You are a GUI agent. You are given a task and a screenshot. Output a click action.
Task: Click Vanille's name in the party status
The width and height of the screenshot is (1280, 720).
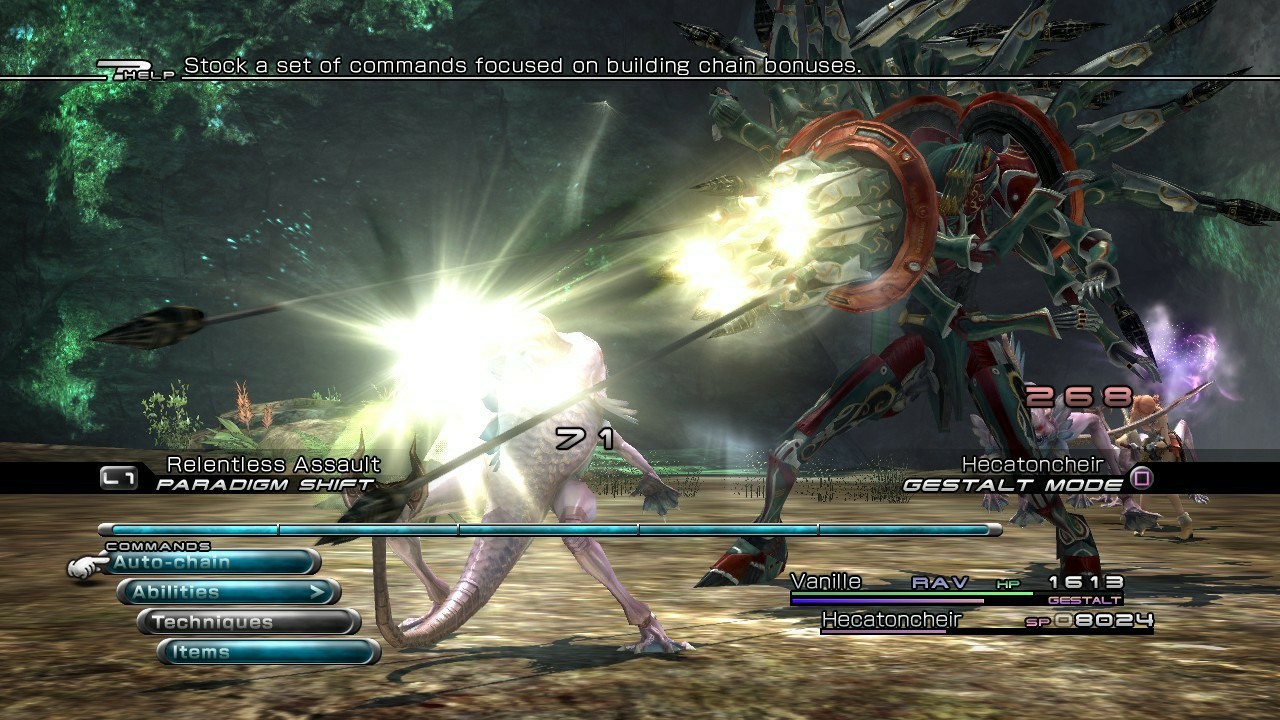pos(827,581)
